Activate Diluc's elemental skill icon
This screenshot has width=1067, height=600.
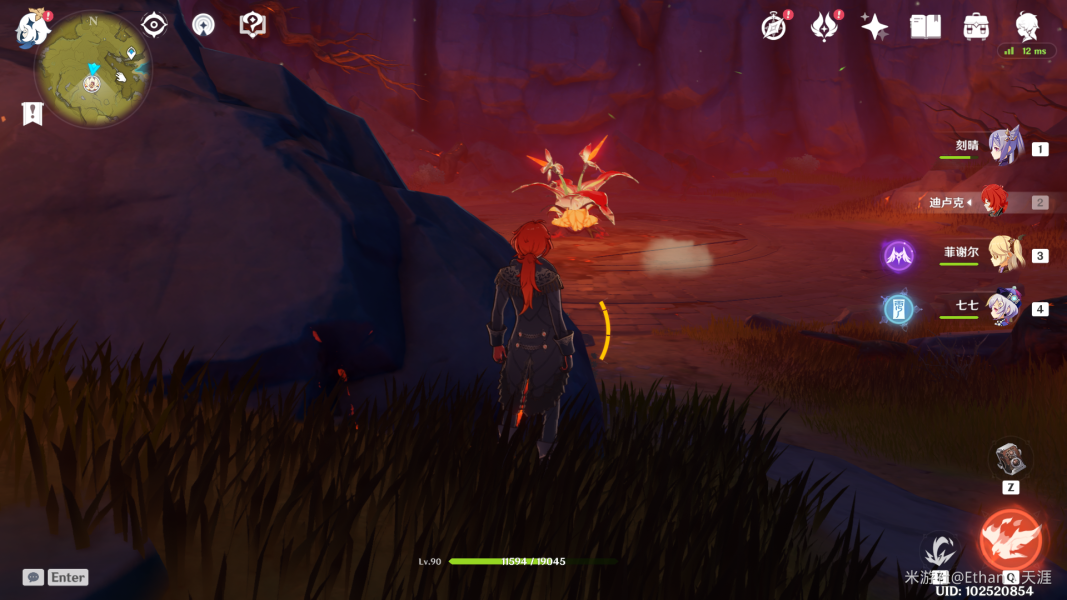tap(940, 551)
